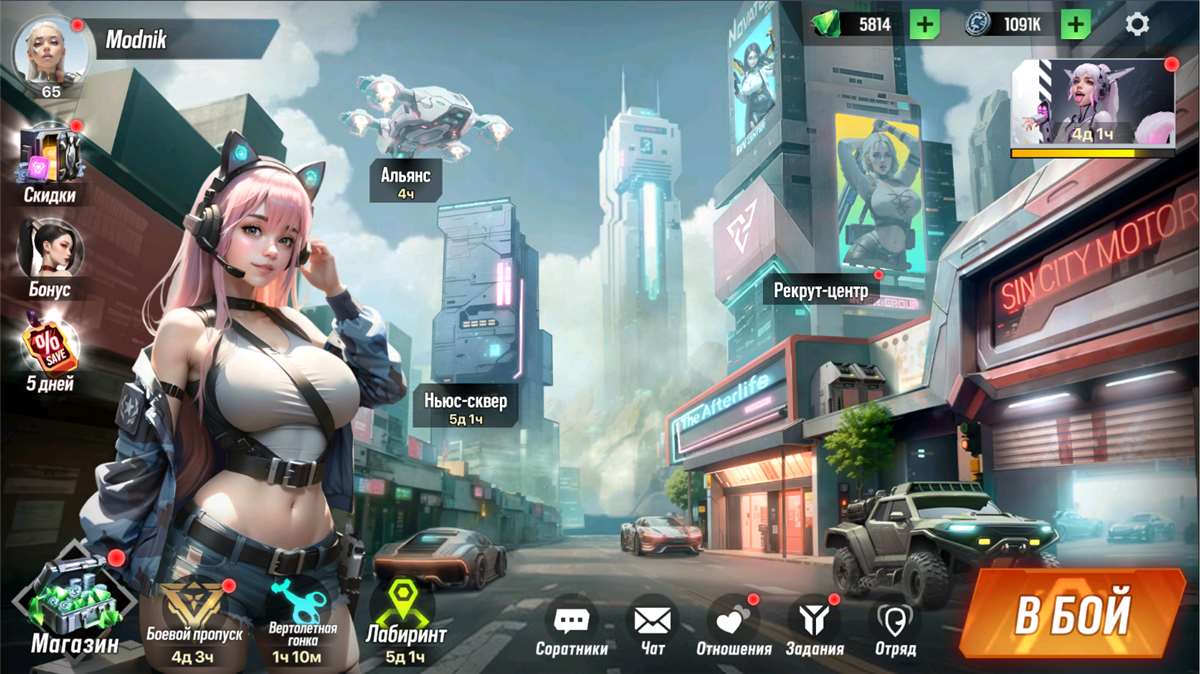Open the character event banner thumbnail

pyautogui.click(x=1093, y=102)
